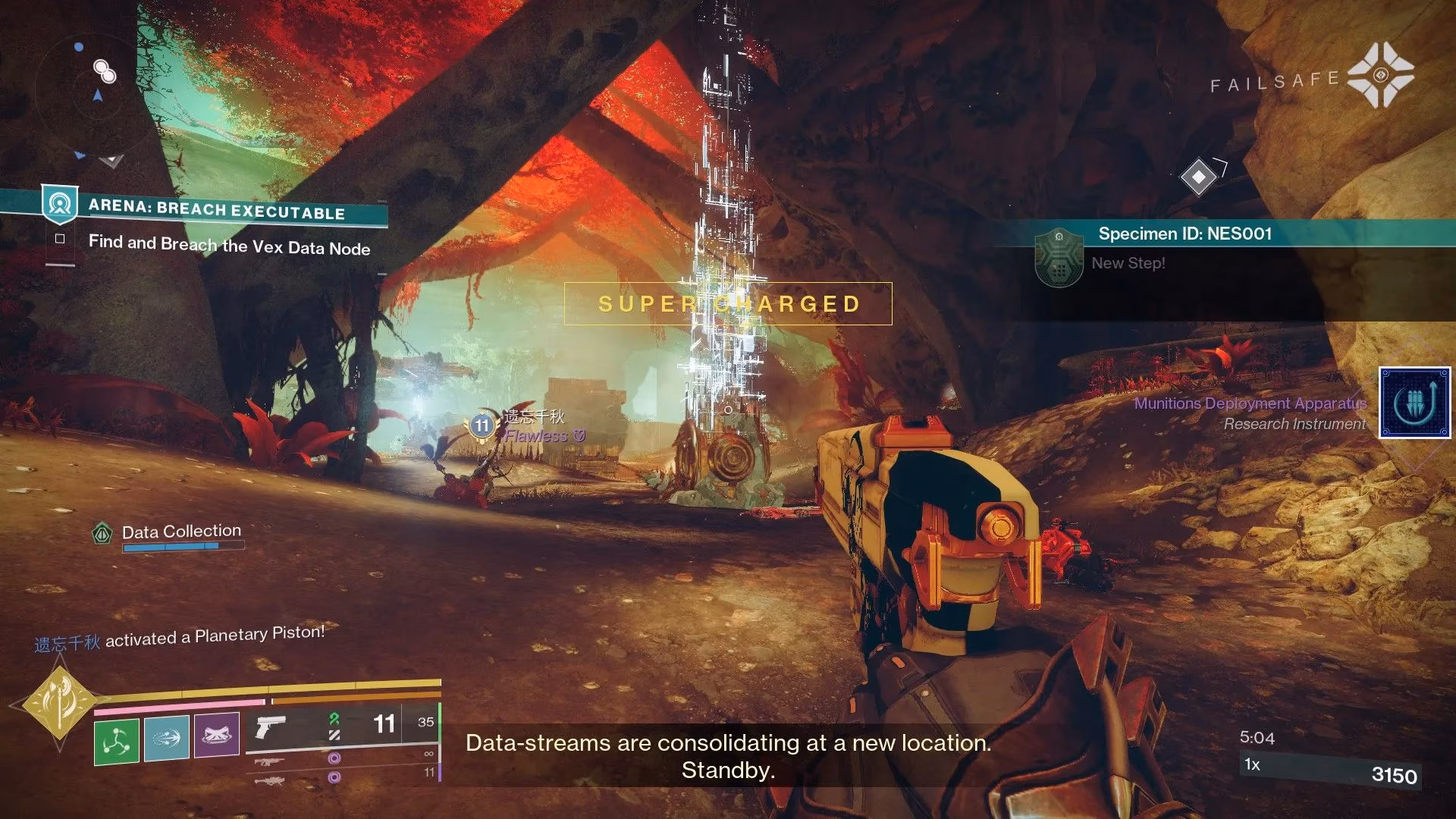Activate the golden axe super ability icon

(58, 704)
